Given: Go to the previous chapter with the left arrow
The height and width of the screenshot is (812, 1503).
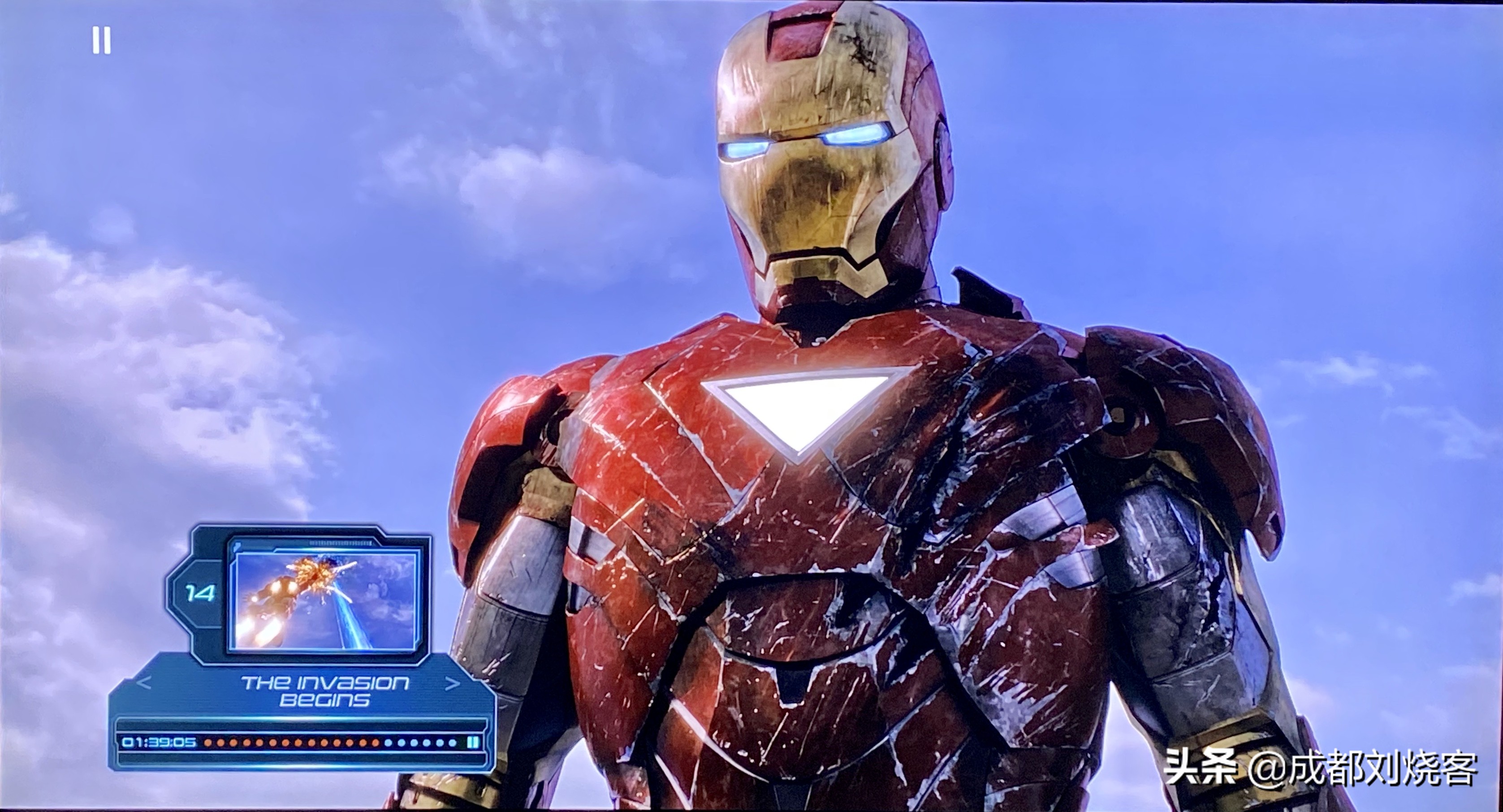Looking at the screenshot, I should tap(143, 683).
